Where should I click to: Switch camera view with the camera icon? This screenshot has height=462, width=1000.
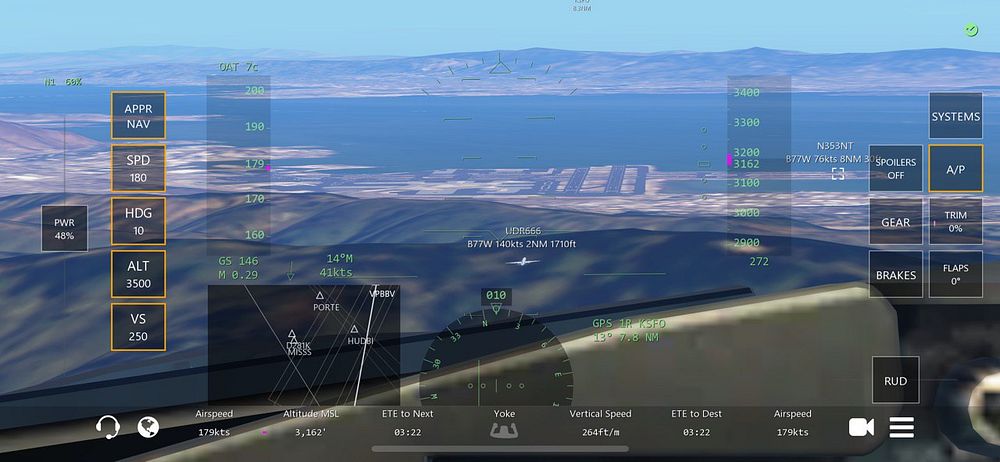click(x=860, y=428)
